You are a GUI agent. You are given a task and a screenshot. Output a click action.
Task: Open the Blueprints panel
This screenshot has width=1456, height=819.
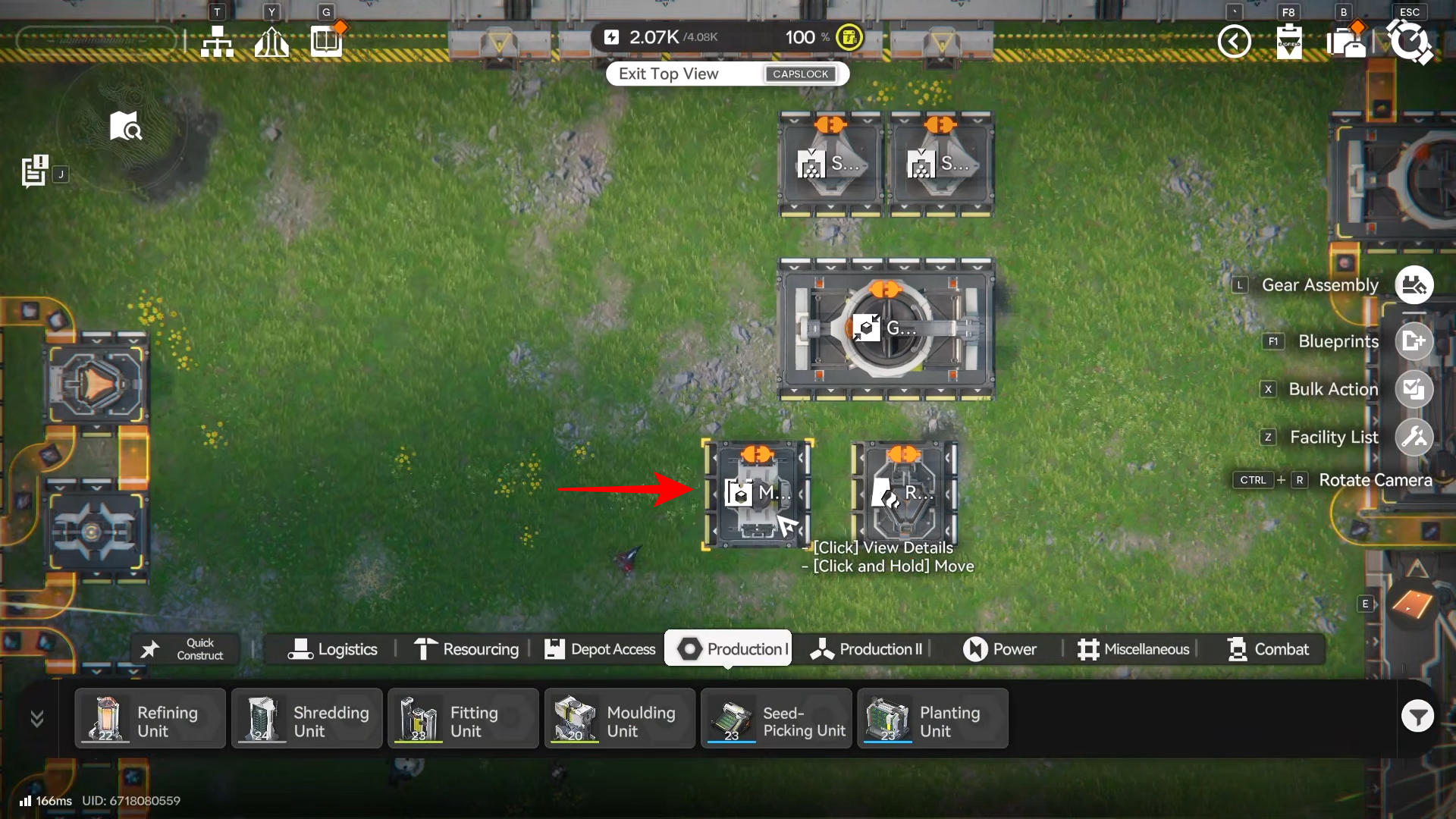point(1414,341)
